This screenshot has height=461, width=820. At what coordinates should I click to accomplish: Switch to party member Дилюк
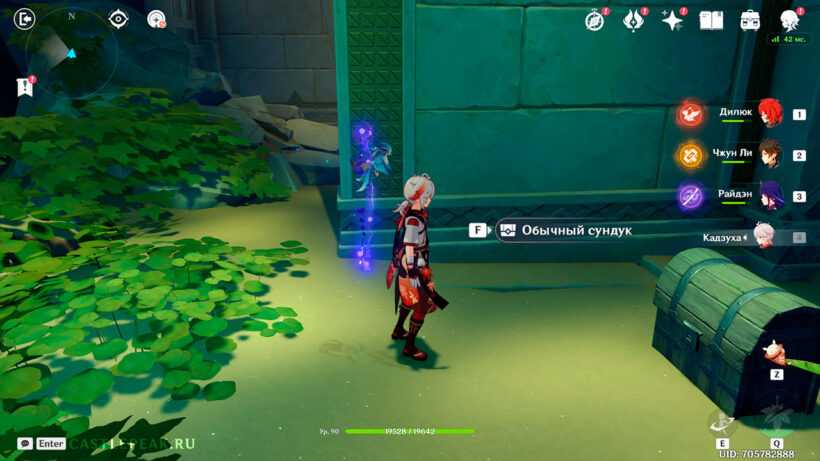pyautogui.click(x=768, y=113)
